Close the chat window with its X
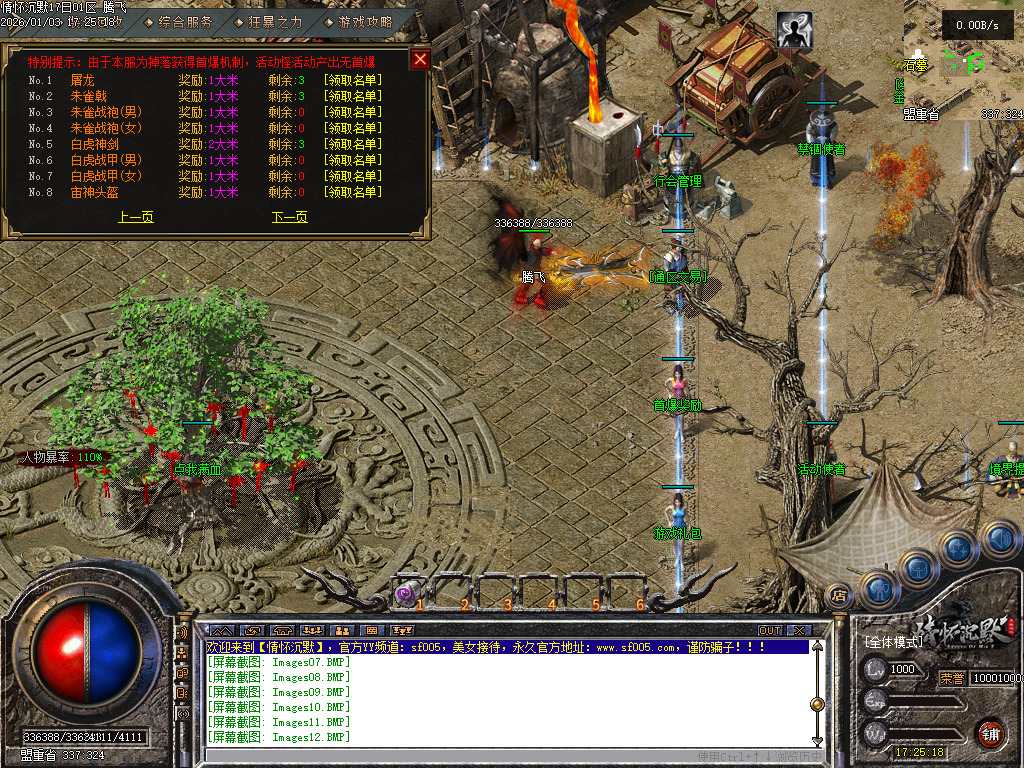1024x768 pixels. (x=798, y=631)
